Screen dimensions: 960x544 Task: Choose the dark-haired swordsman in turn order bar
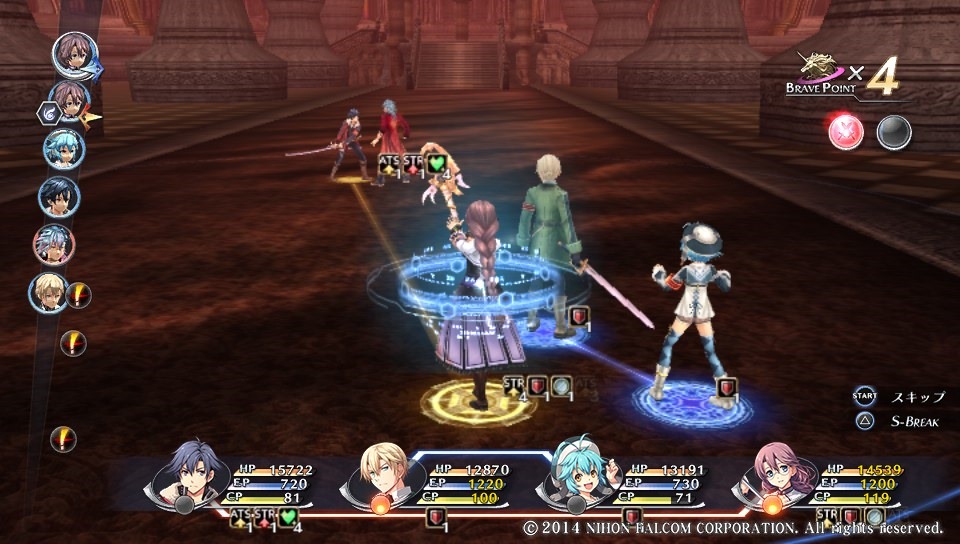pyautogui.click(x=59, y=196)
